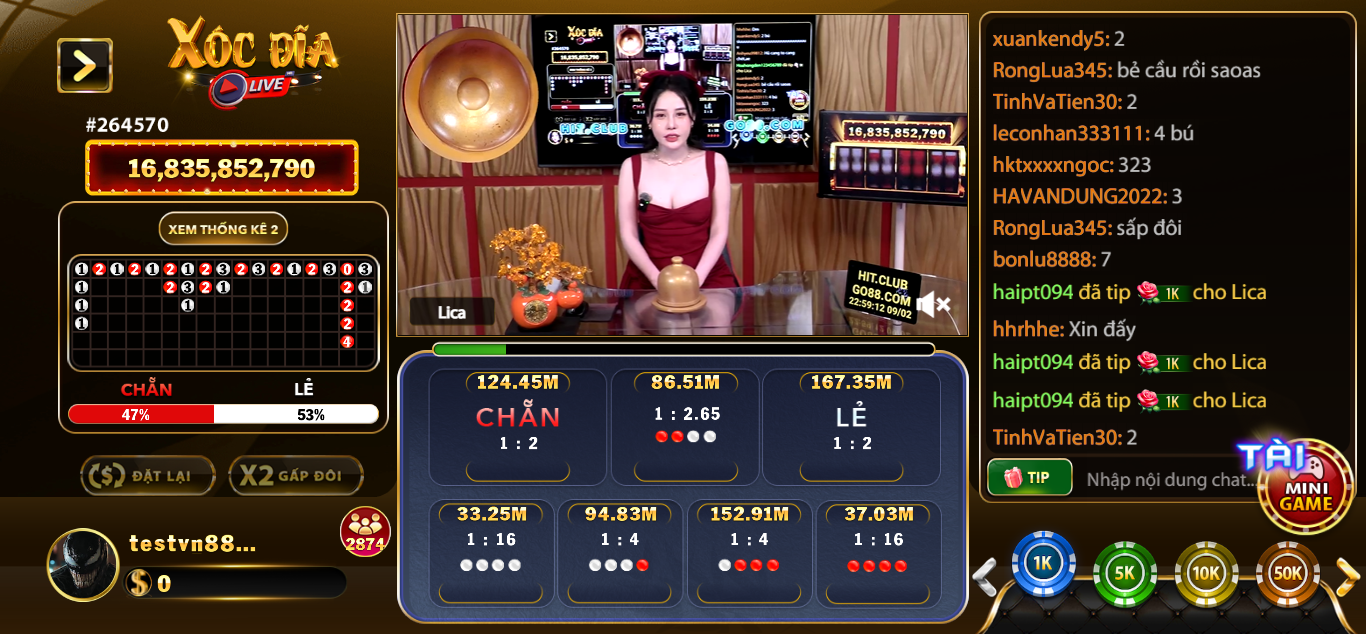Unmute the live stream speaker icon
This screenshot has height=634, width=1366.
(x=933, y=304)
